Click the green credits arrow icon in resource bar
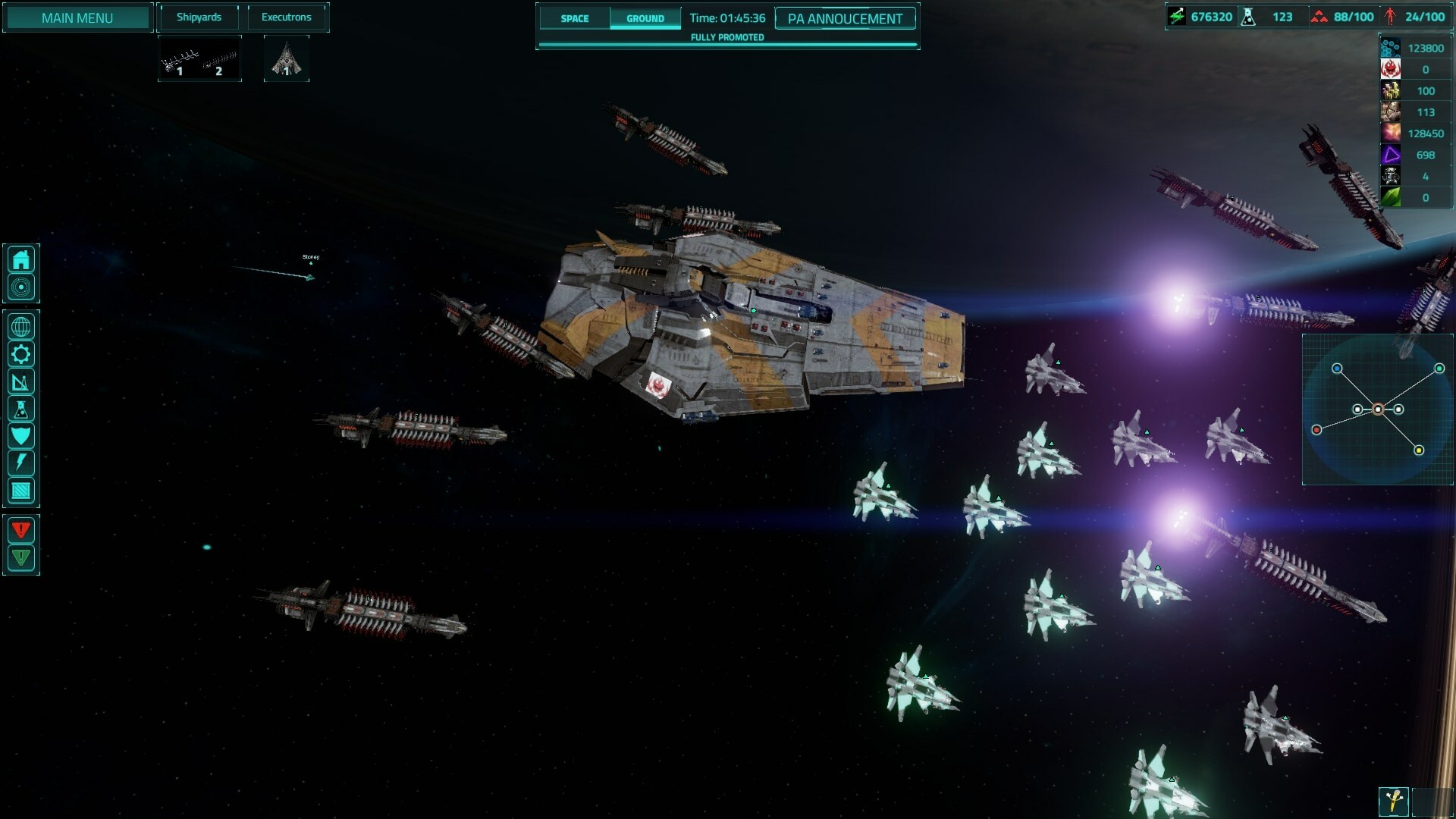Image resolution: width=1456 pixels, height=819 pixels. tap(1177, 16)
